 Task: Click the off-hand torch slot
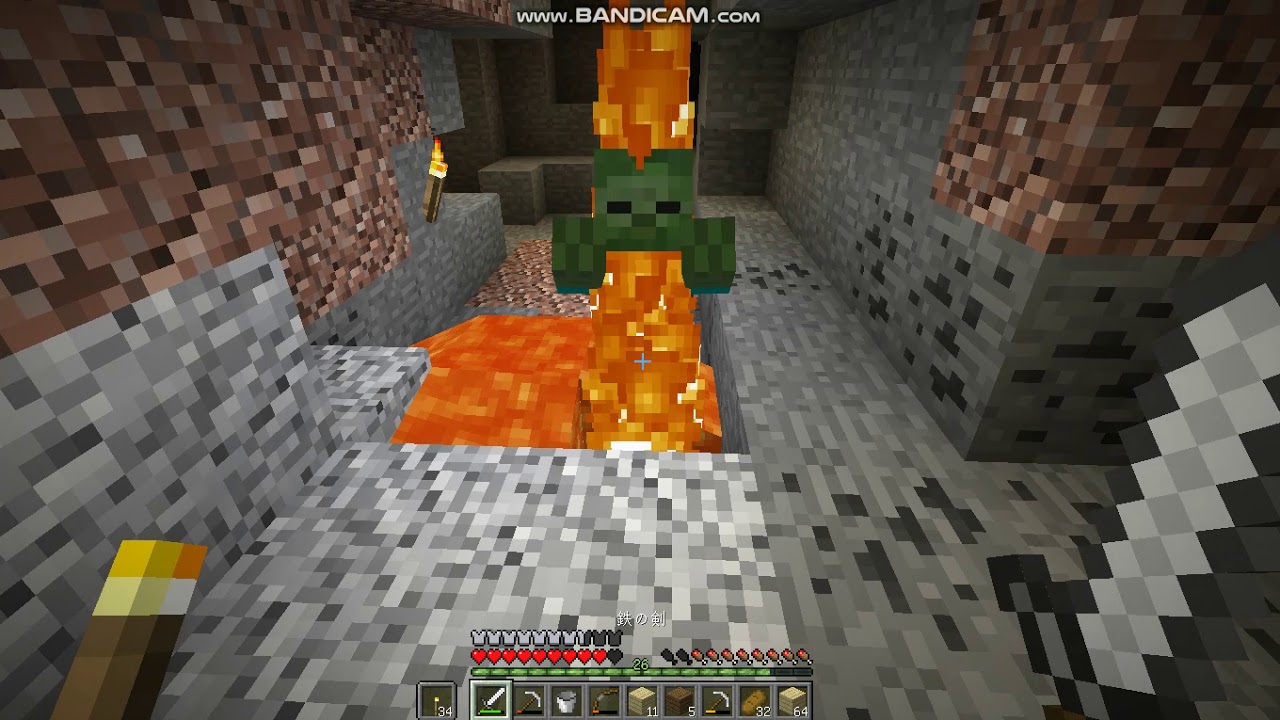(x=436, y=700)
